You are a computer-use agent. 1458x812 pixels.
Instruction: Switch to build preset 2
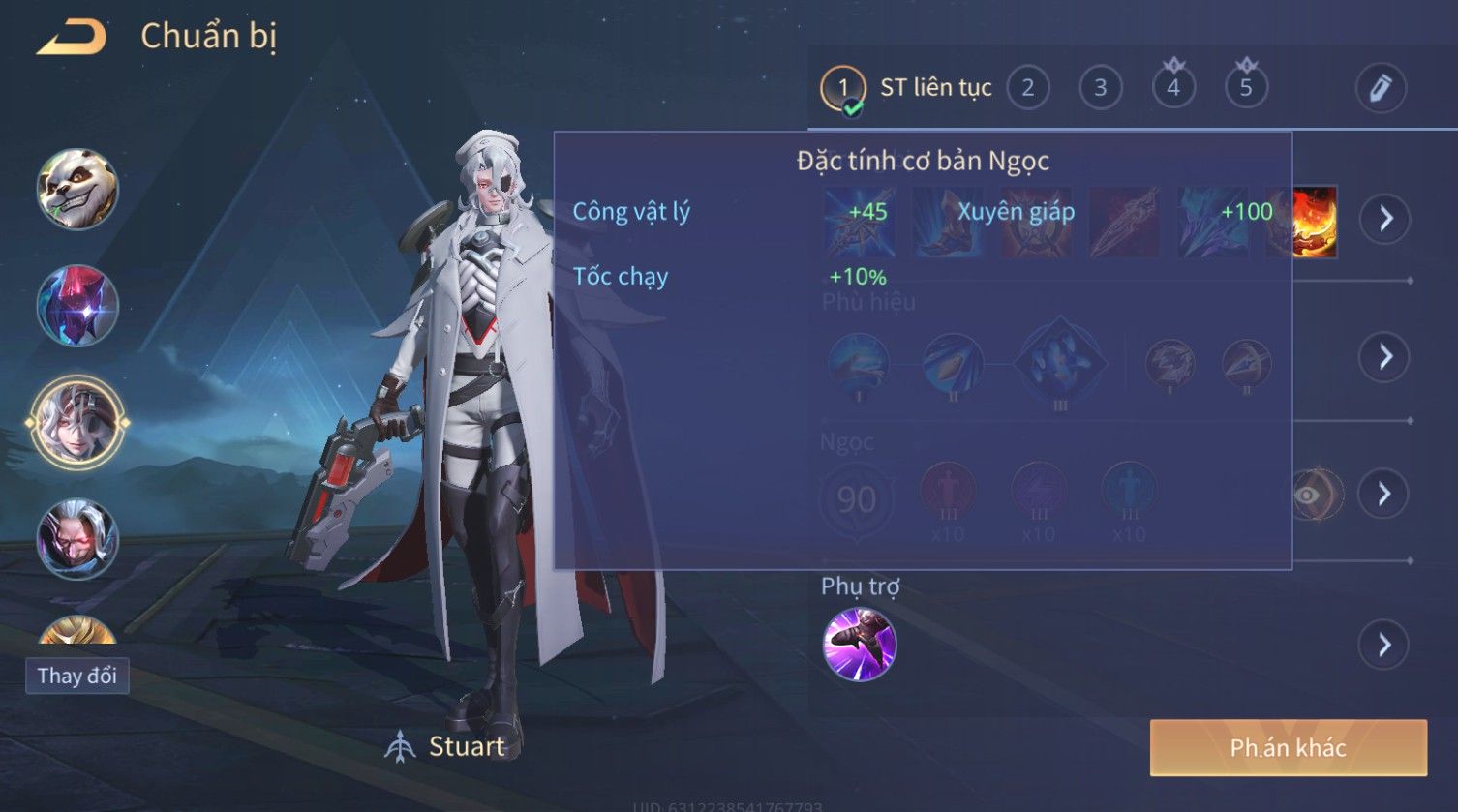1028,88
